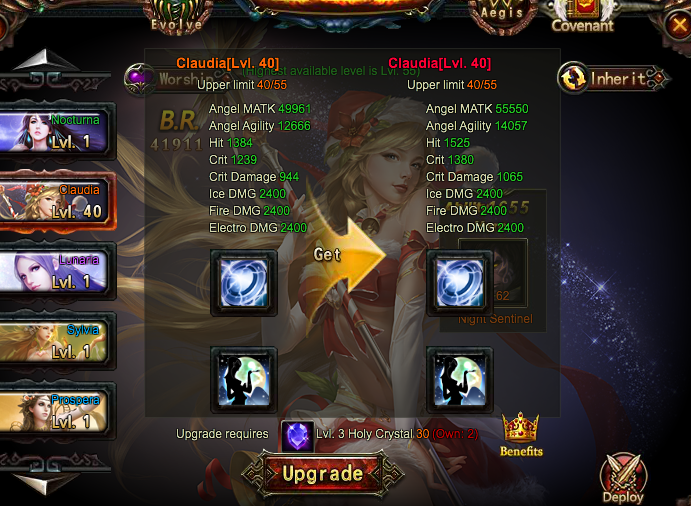Screen dimensions: 691x506
Task: Click the Upgrade button
Action: [x=314, y=472]
